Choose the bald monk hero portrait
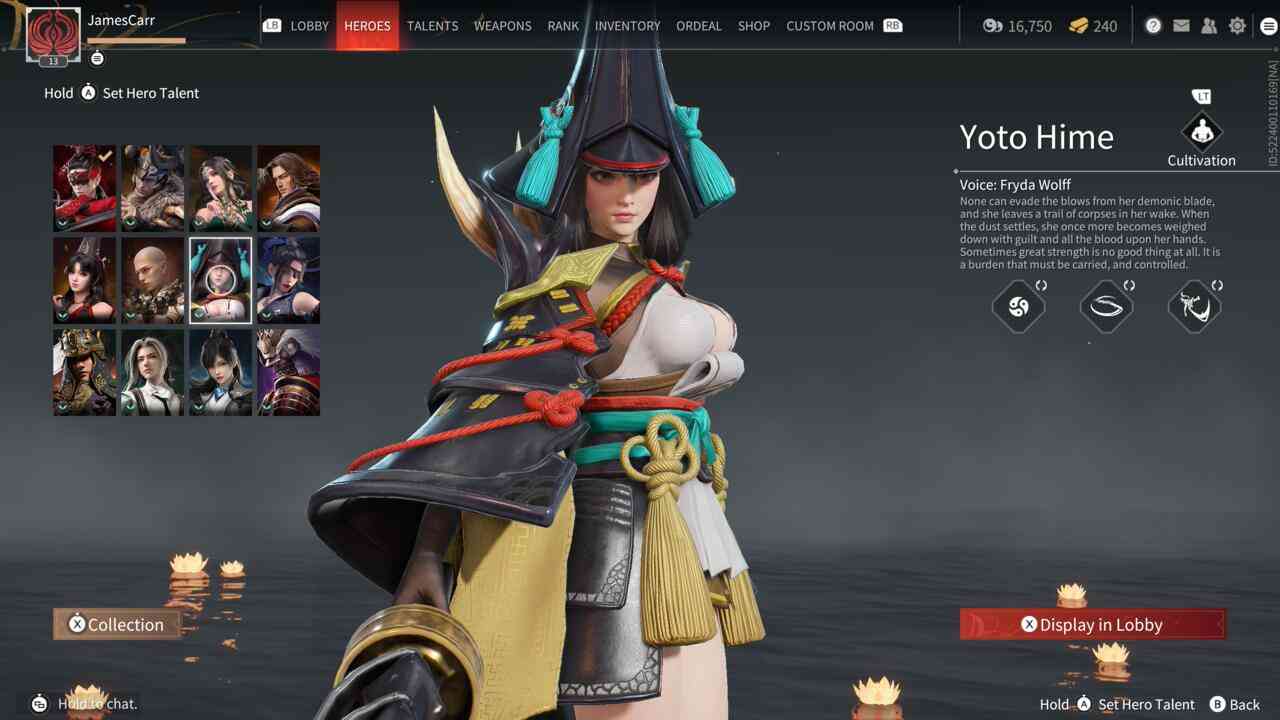This screenshot has width=1280, height=720. click(x=152, y=280)
